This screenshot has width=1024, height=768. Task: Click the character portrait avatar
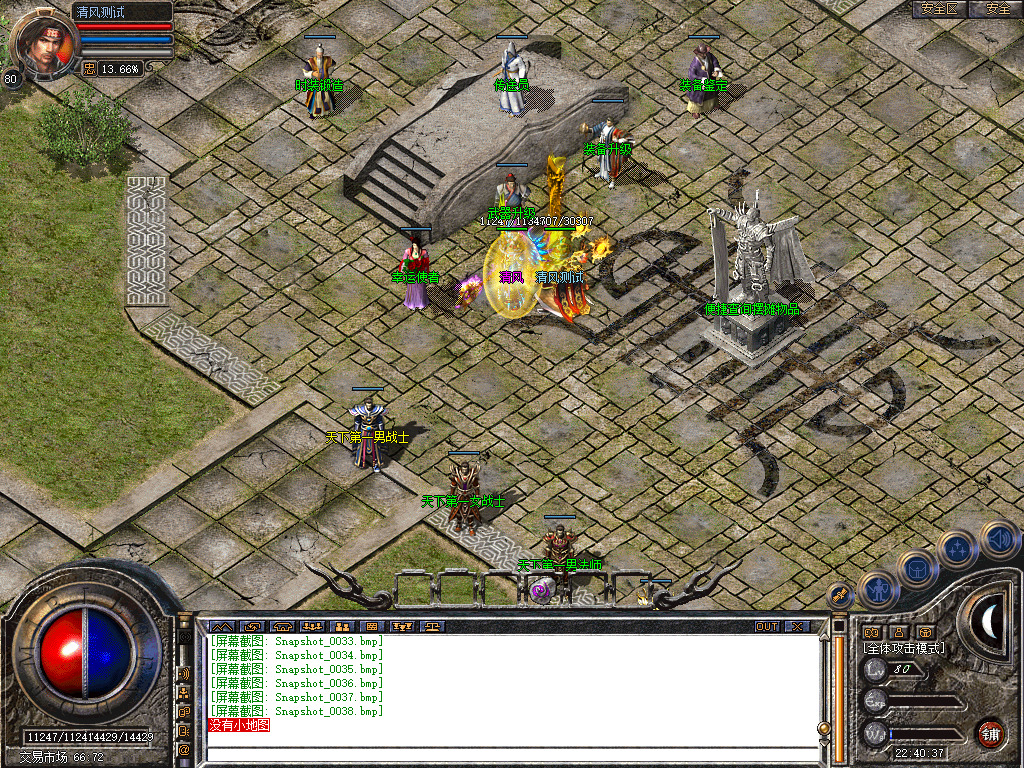43,45
